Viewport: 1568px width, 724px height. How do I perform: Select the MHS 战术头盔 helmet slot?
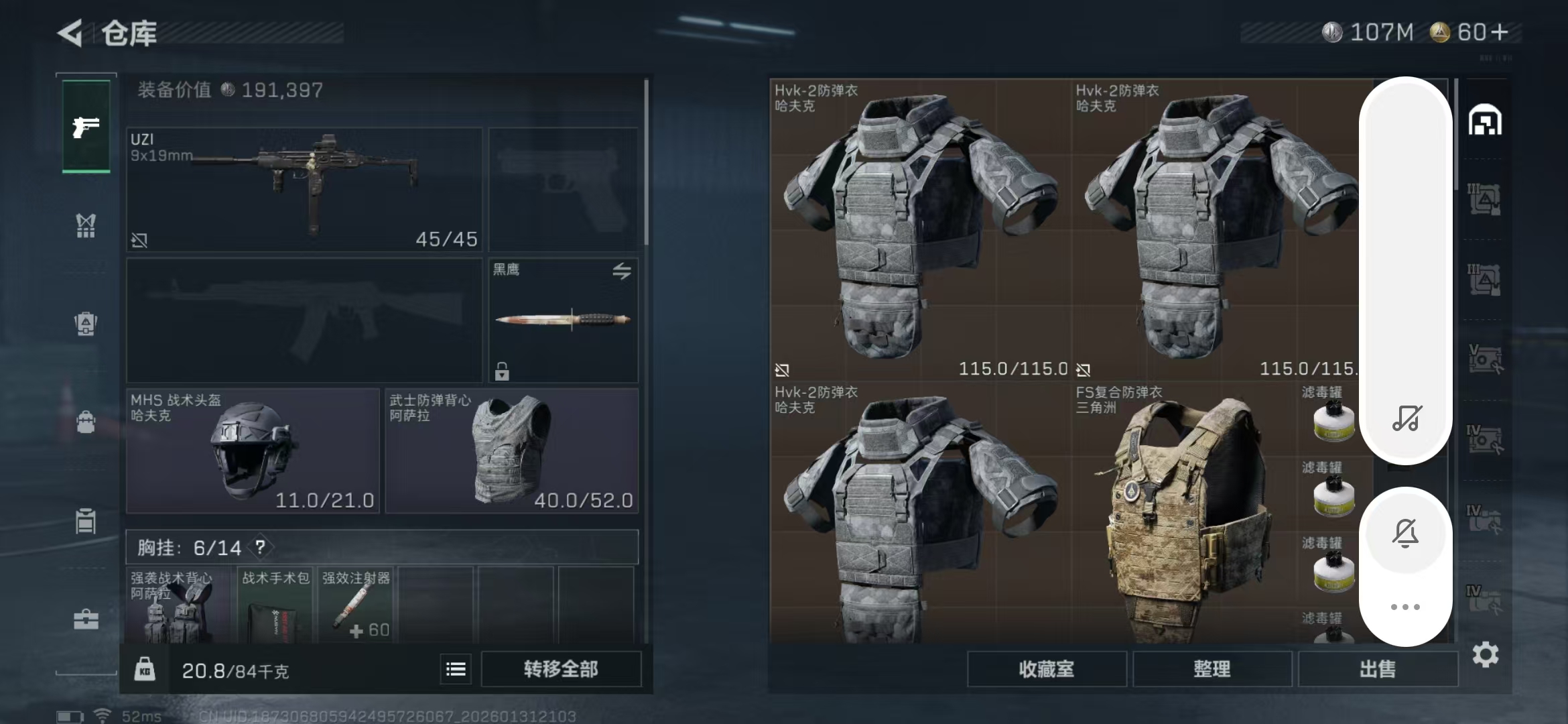253,450
